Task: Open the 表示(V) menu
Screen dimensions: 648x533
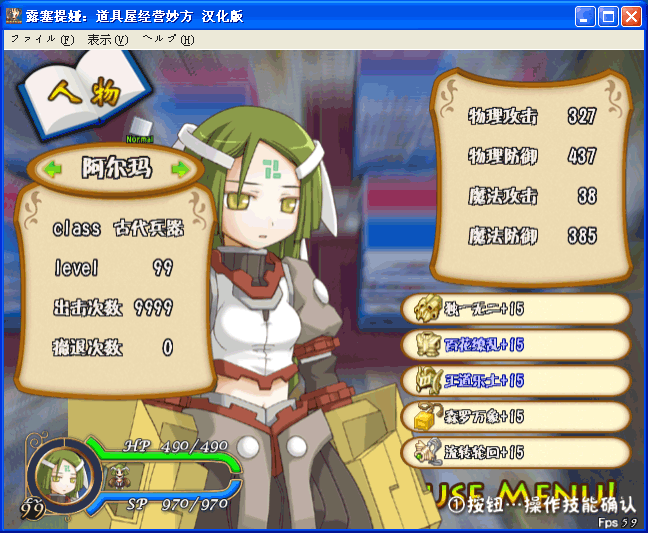Action: 108,40
